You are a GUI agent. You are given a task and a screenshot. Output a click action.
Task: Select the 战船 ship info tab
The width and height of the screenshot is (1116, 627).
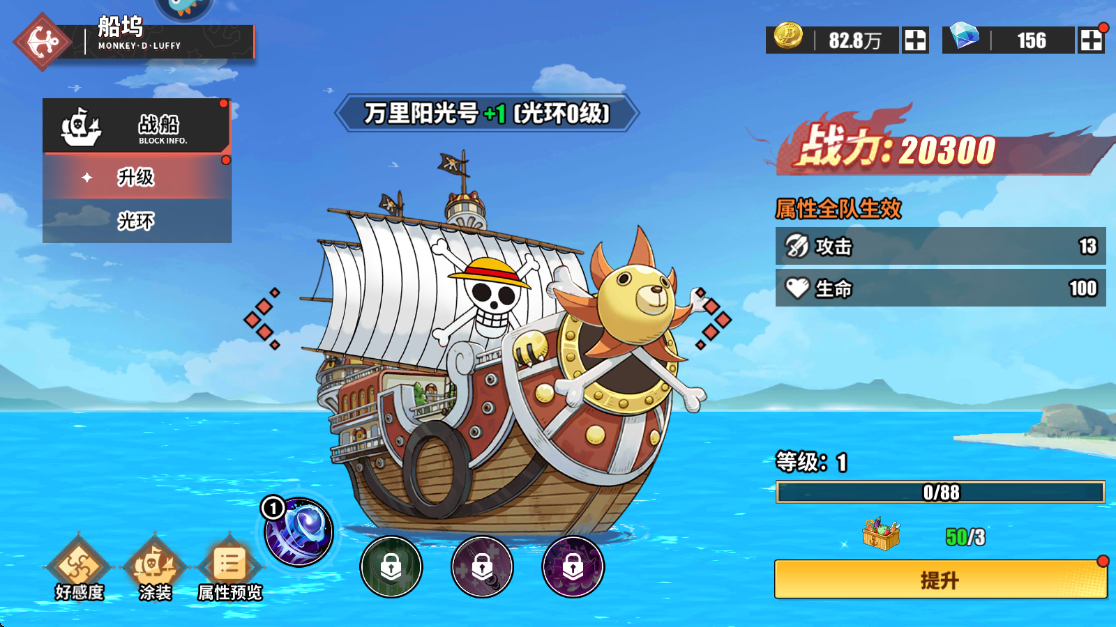click(136, 126)
